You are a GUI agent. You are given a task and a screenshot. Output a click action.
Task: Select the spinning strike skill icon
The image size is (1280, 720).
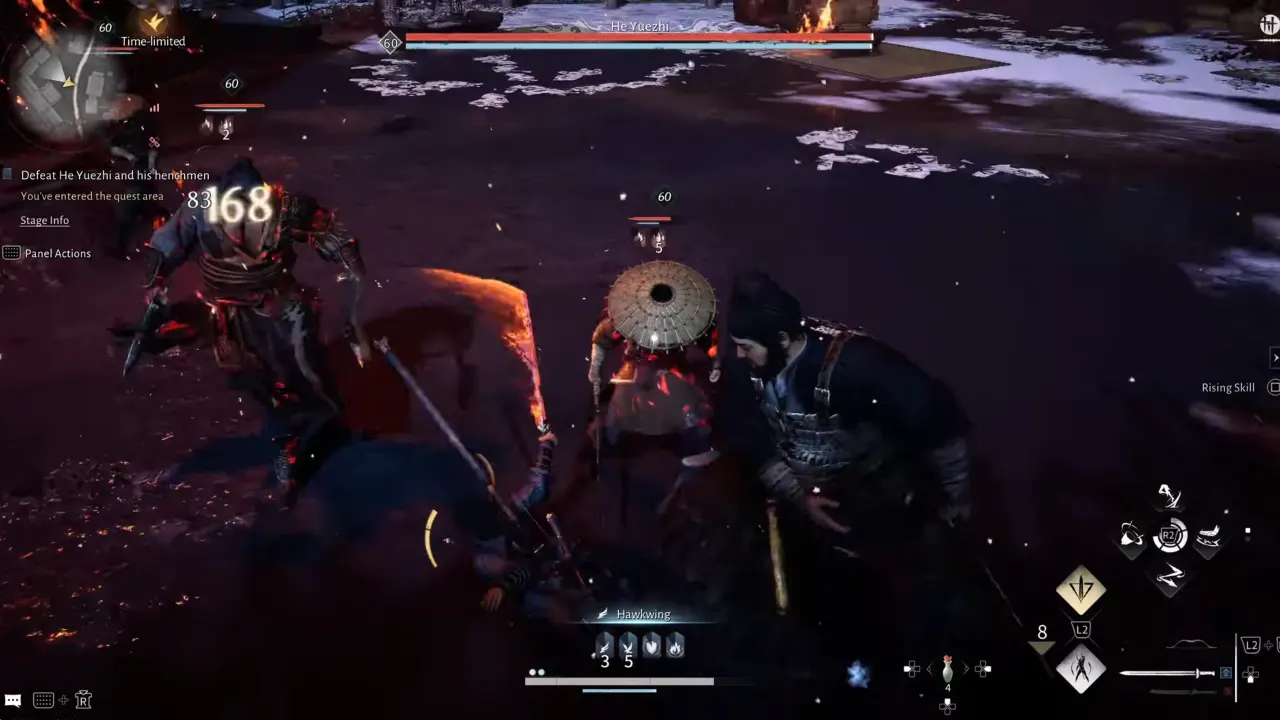[1133, 536]
